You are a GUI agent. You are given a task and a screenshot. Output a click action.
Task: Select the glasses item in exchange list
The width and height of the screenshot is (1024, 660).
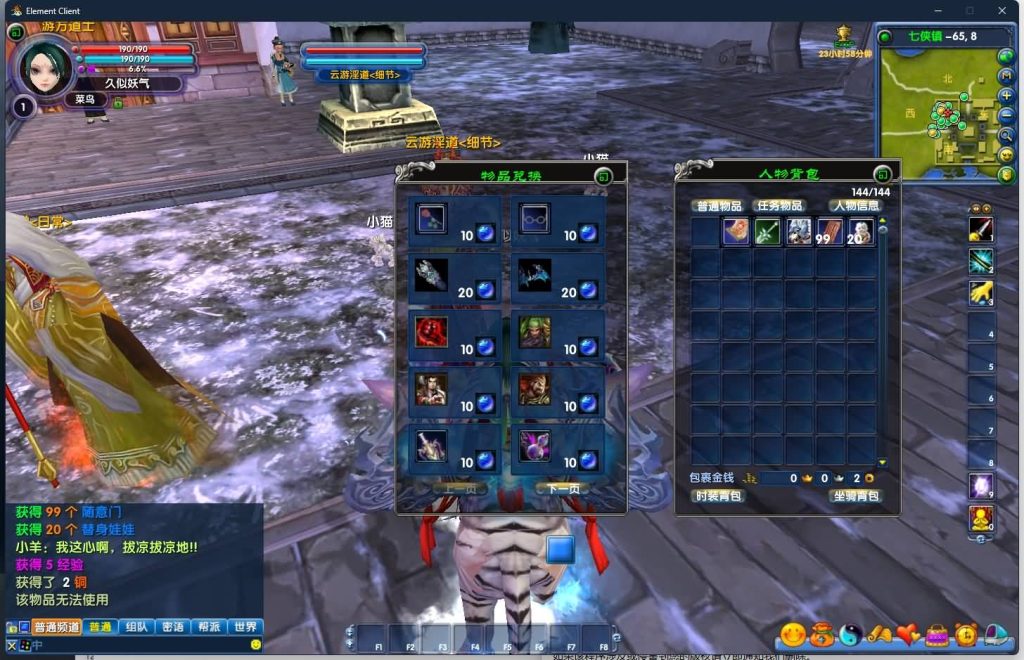point(534,218)
